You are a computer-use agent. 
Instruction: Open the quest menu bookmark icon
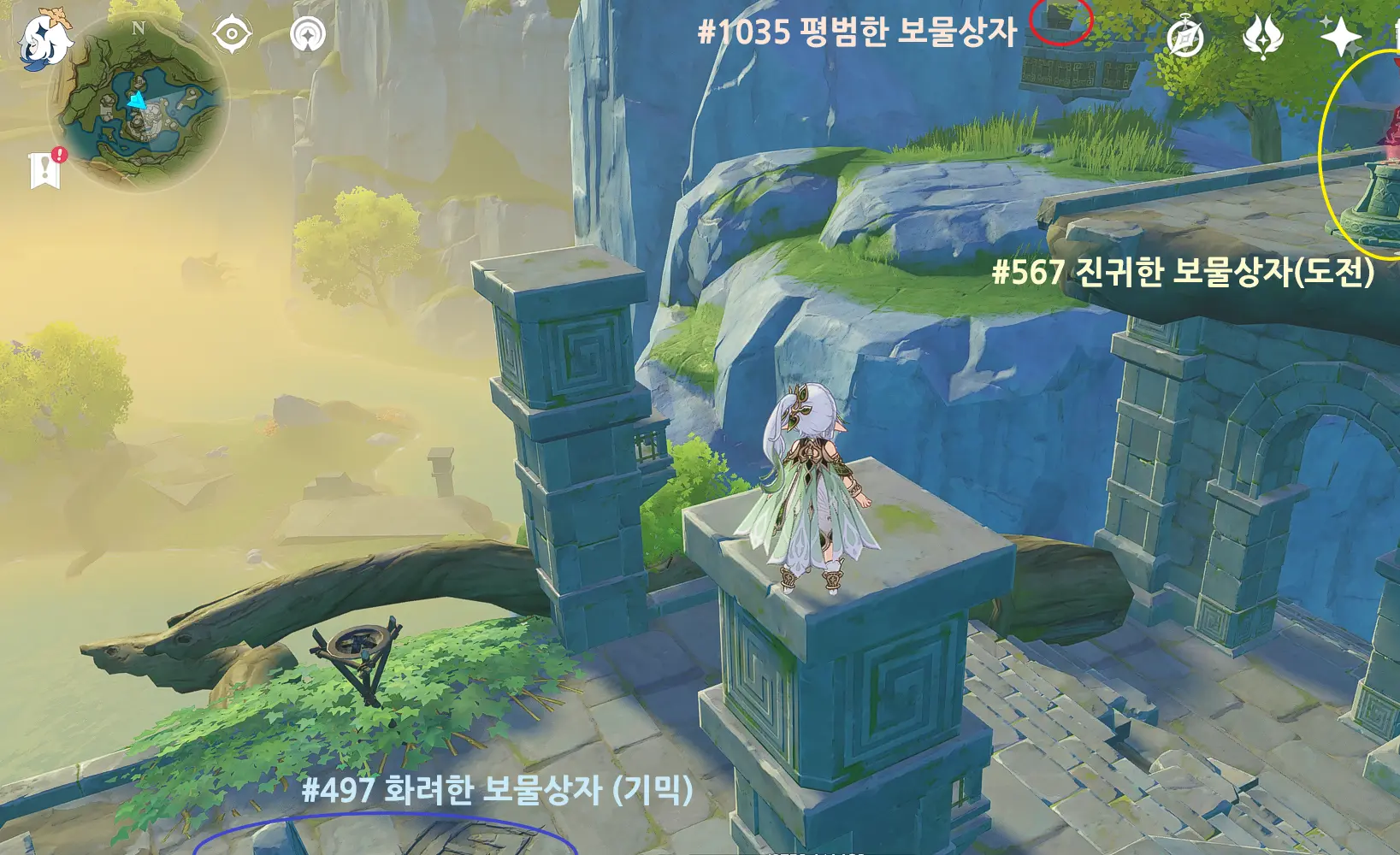coord(44,169)
